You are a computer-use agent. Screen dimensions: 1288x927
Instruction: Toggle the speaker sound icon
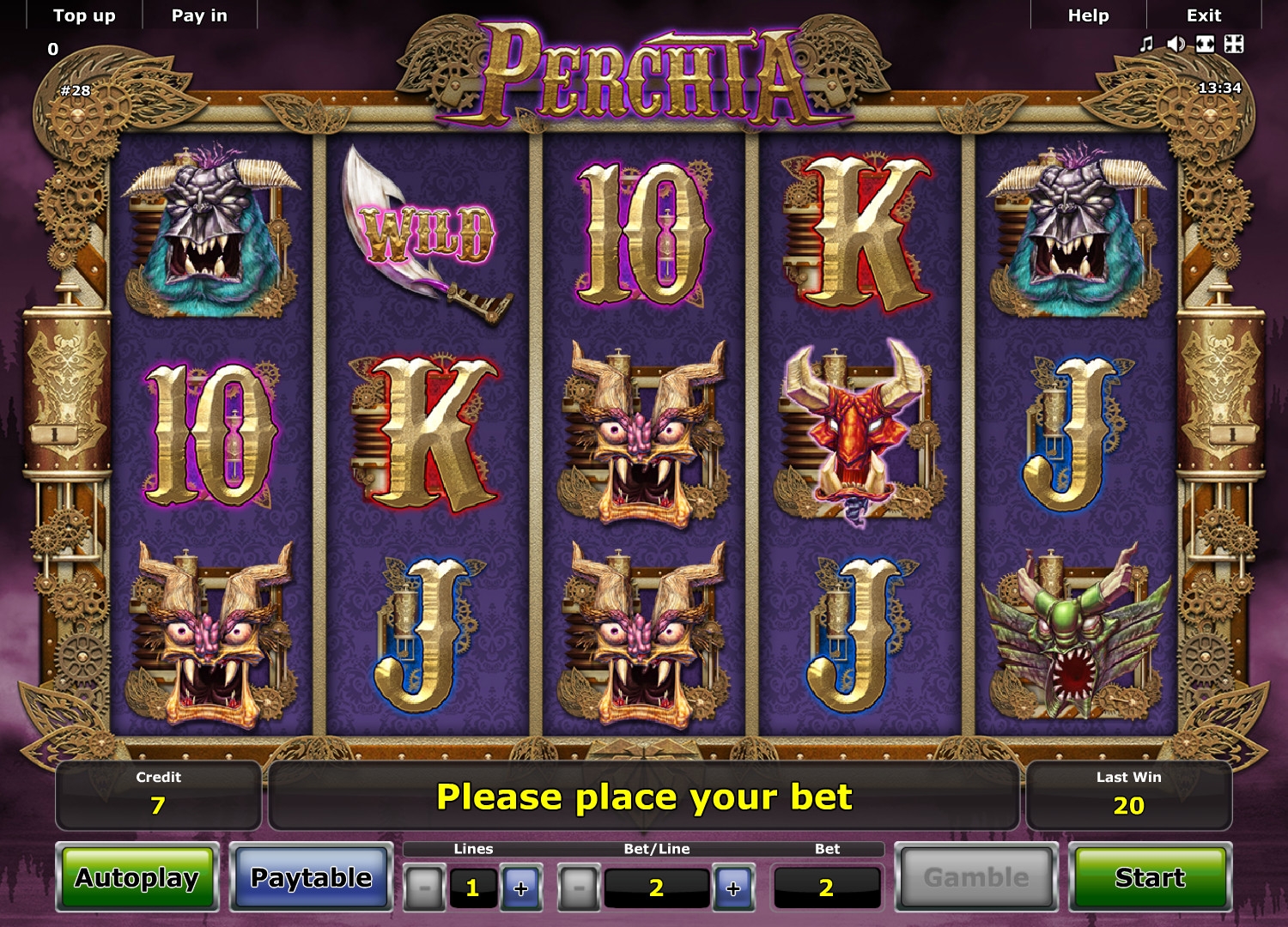(1176, 44)
